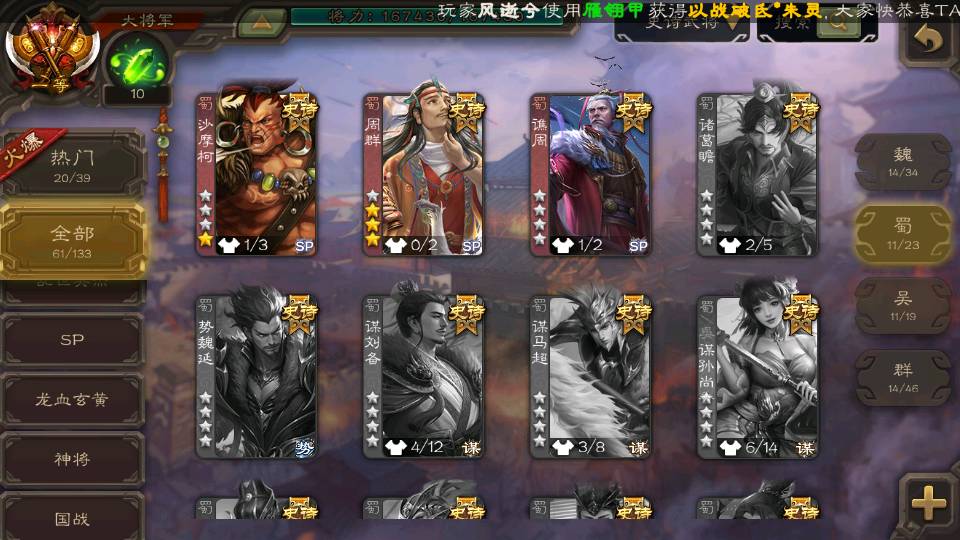Show the 龙血玄黄 category
Screen dimensions: 960x540
pos(72,400)
